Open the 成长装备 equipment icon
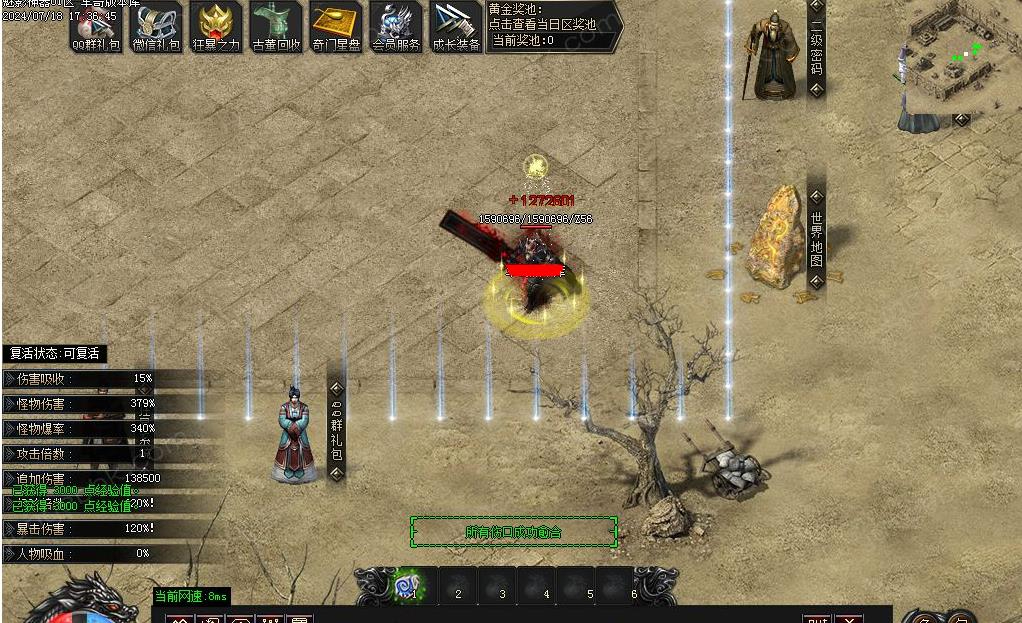Screen dimensions: 1022x623 456,26
